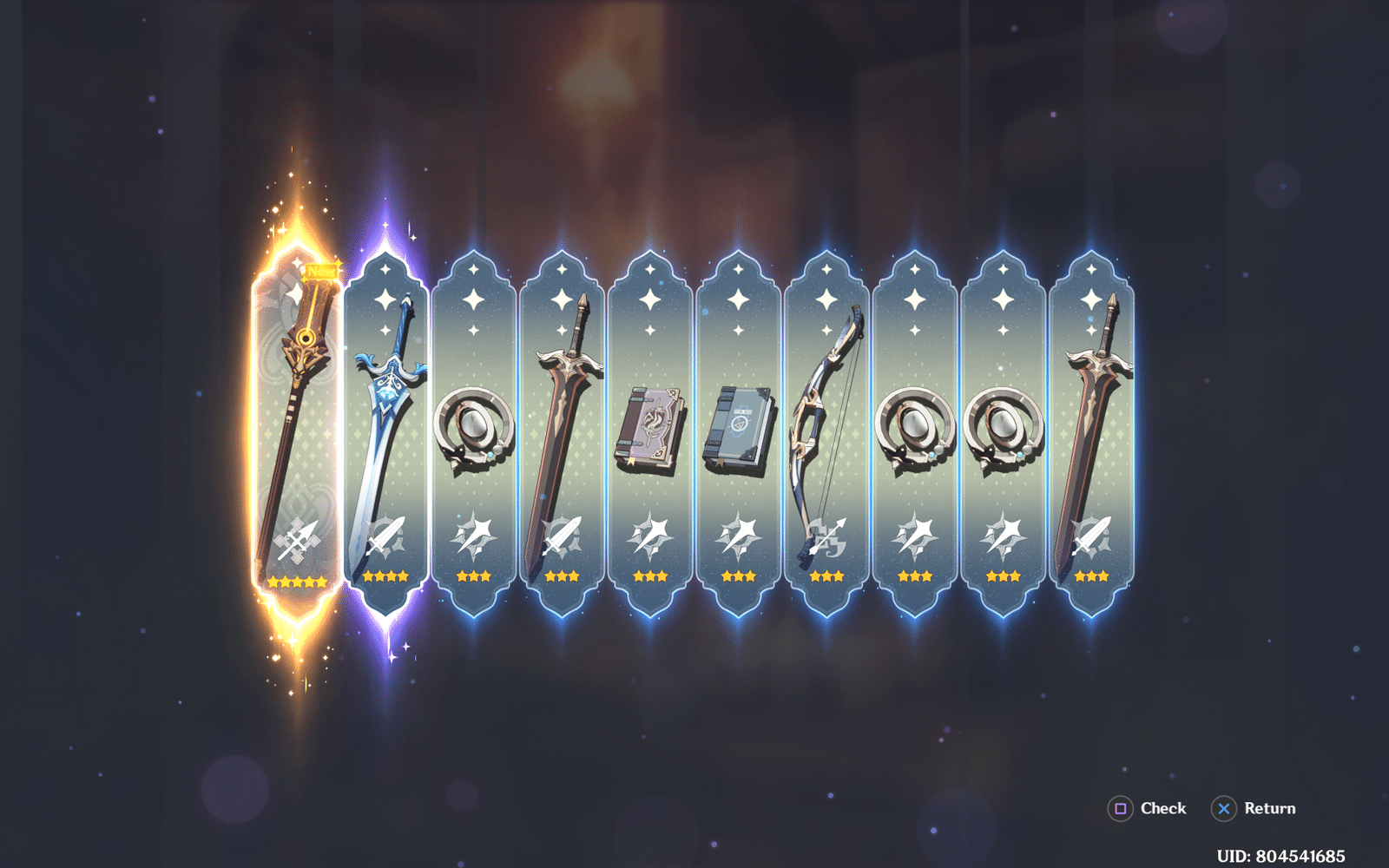Click the bow icon on the bow card
Screen dimensions: 1389x868
click(x=828, y=536)
